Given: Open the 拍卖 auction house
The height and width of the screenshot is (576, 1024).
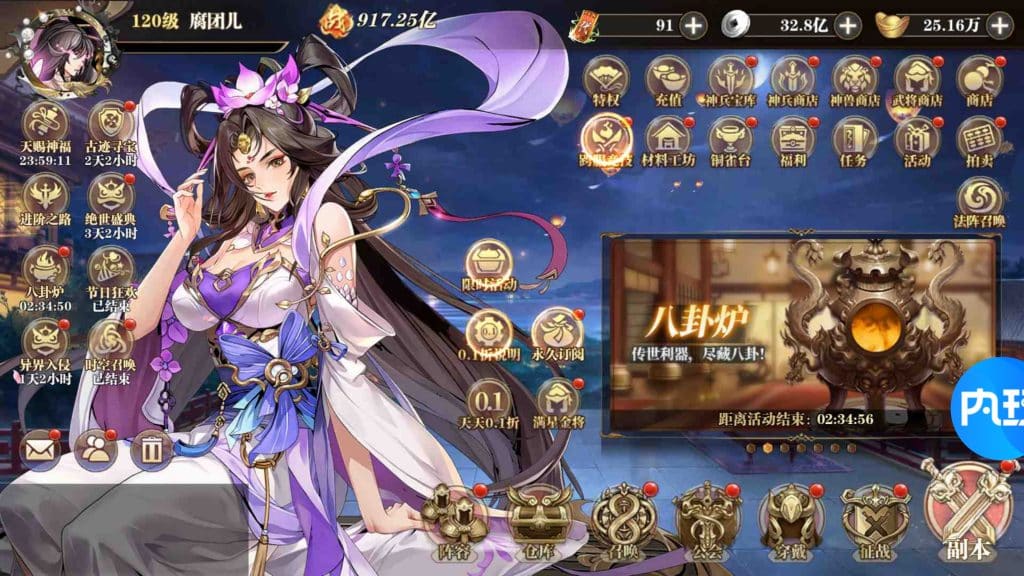Looking at the screenshot, I should tap(979, 138).
